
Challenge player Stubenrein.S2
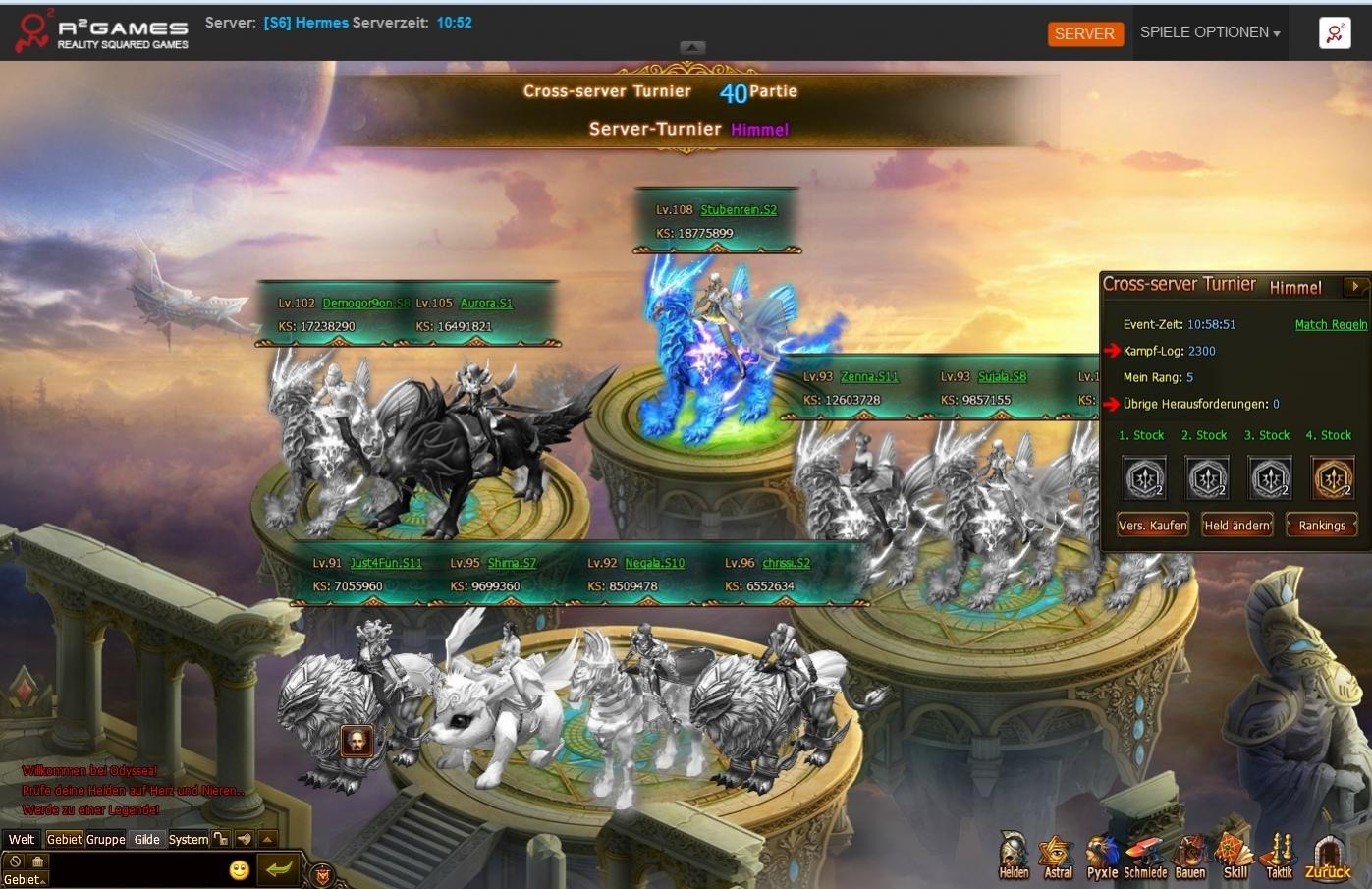coord(739,210)
